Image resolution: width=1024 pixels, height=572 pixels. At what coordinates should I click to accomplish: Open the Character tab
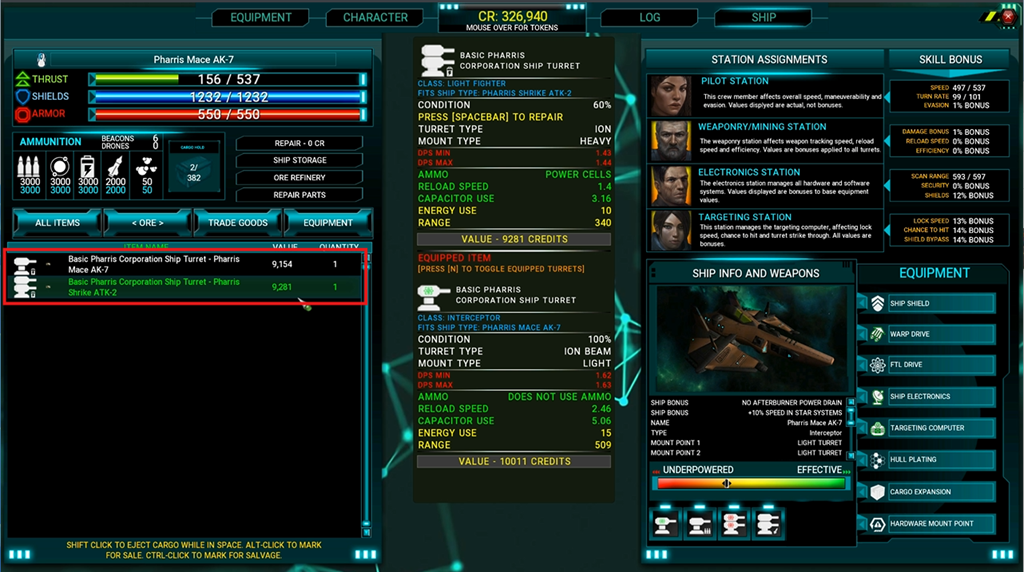375,17
